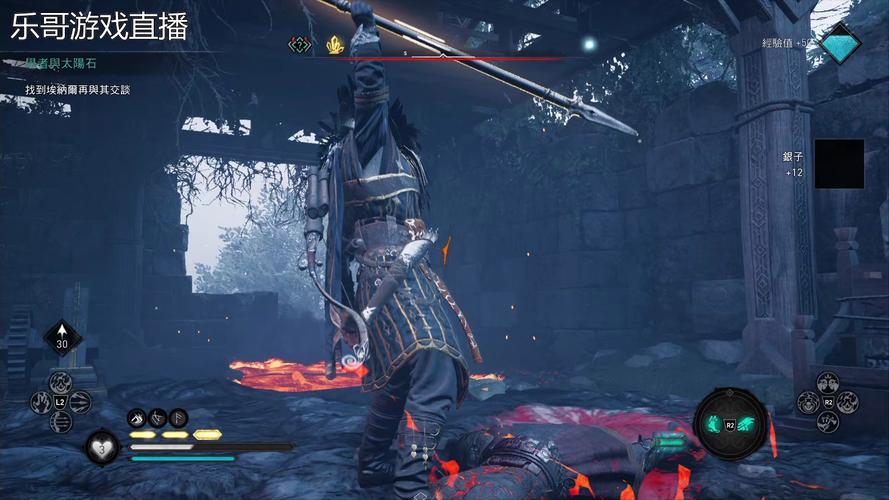Activate the left ability in the R2 wheel
The height and width of the screenshot is (500, 889).
808,402
